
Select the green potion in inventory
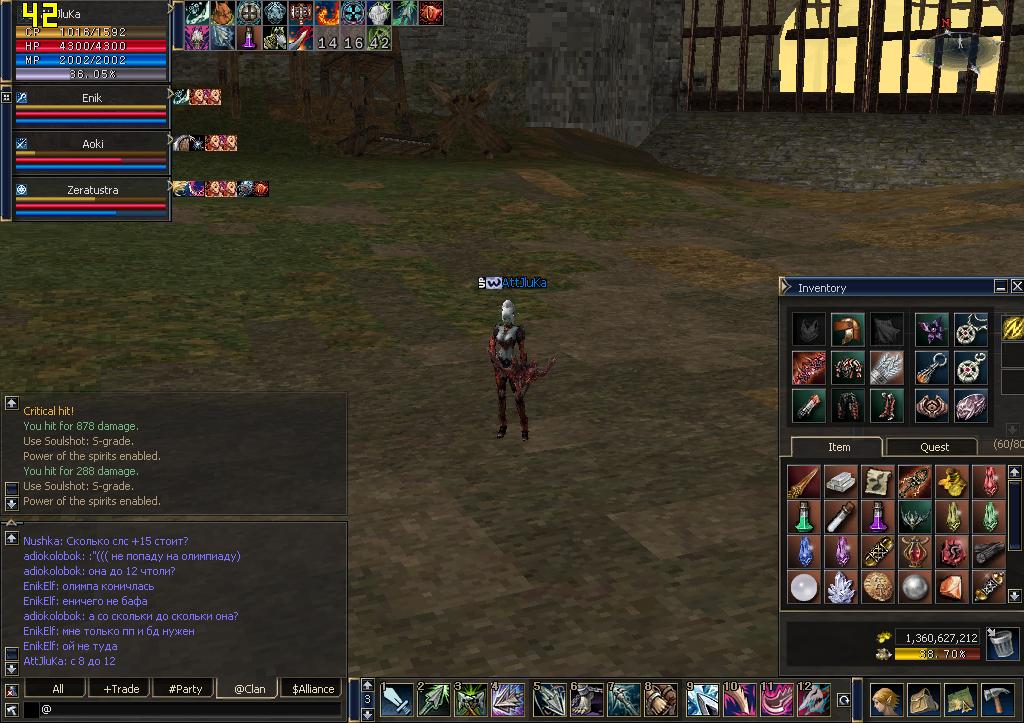[803, 516]
